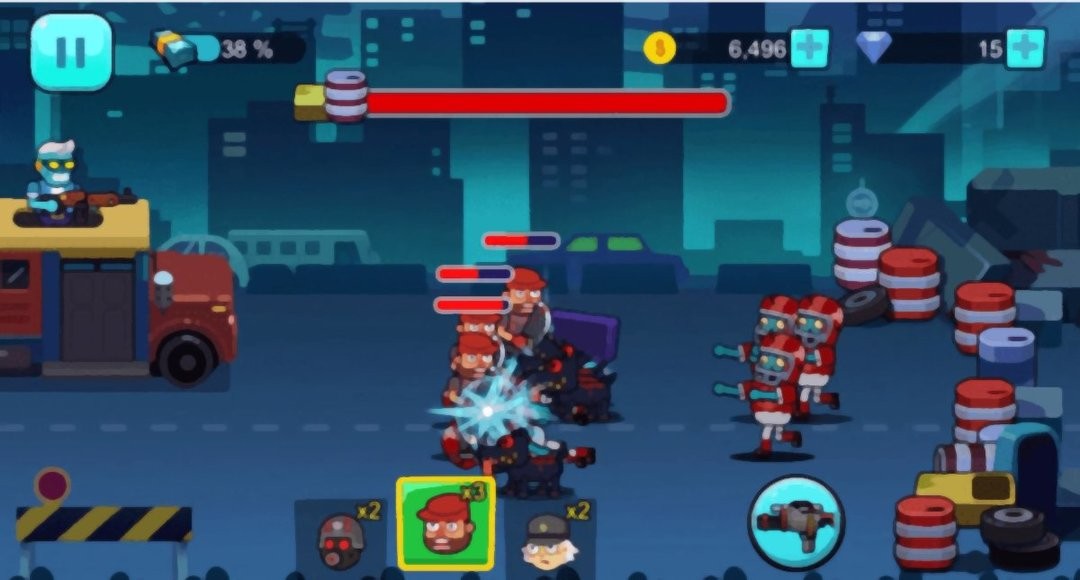The image size is (1080, 580).
Task: Pause the game
Action: [71, 51]
